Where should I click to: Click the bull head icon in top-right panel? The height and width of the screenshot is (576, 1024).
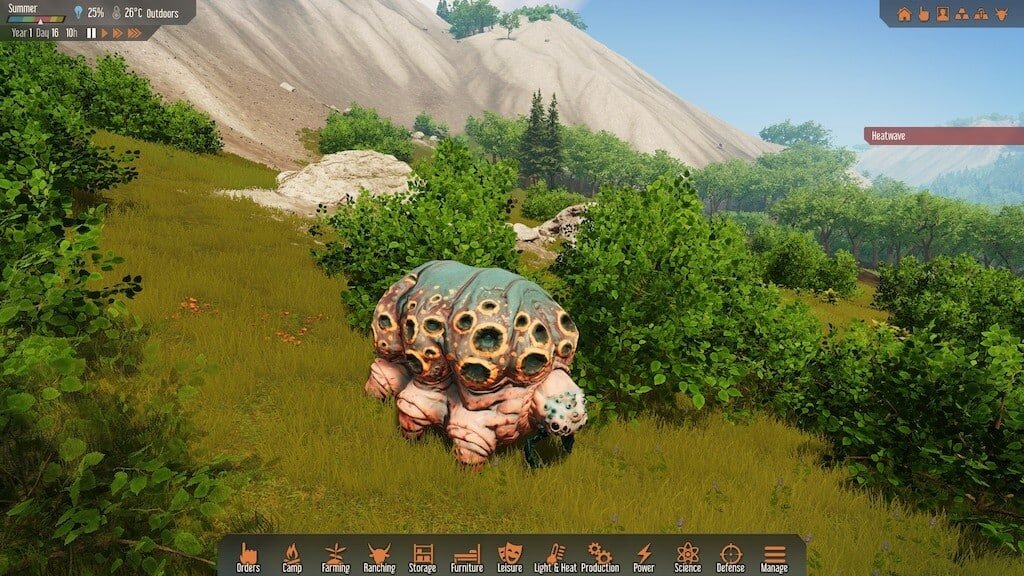click(x=999, y=14)
